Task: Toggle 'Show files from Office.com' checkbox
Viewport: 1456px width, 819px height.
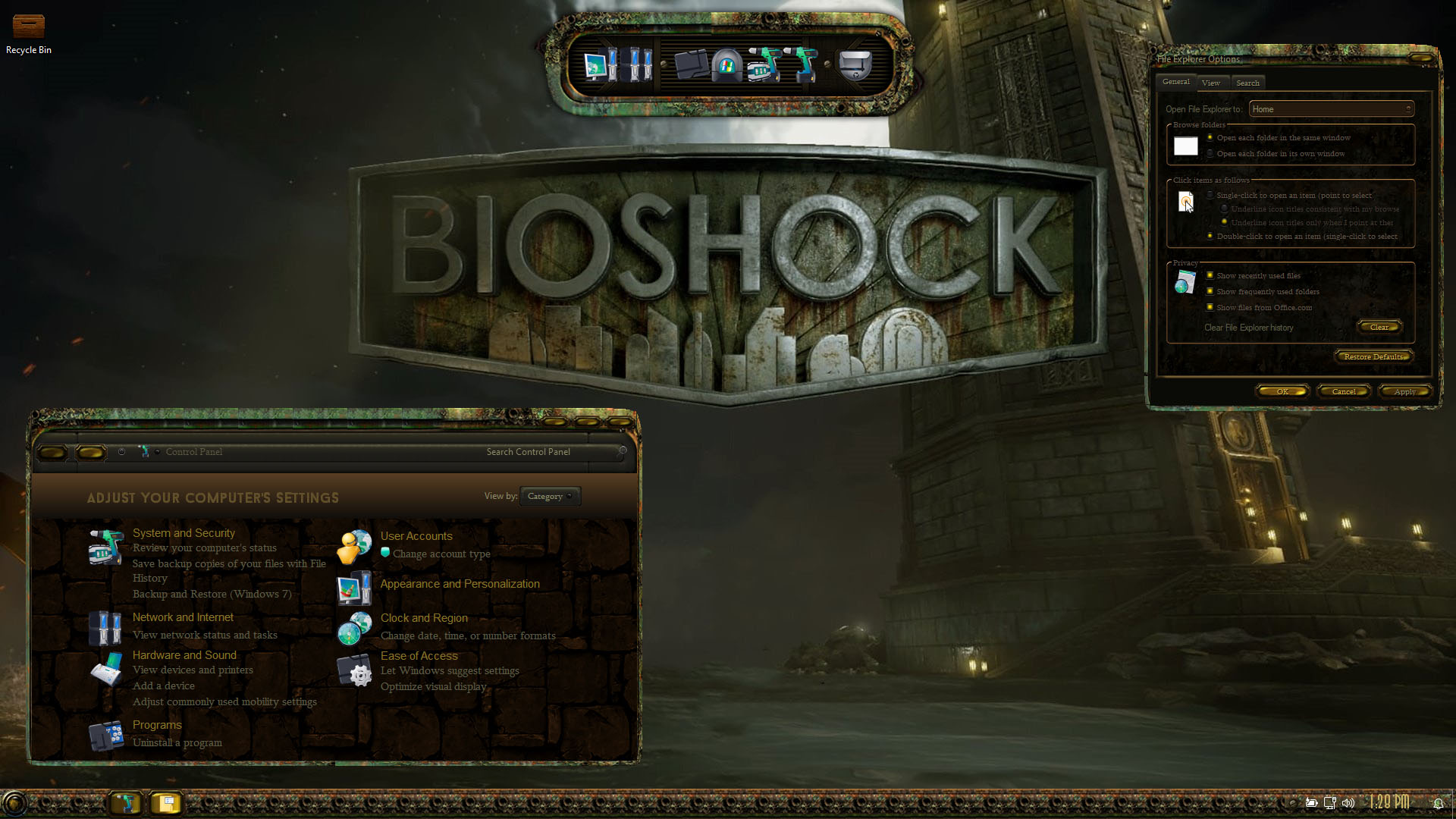Action: pyautogui.click(x=1210, y=307)
